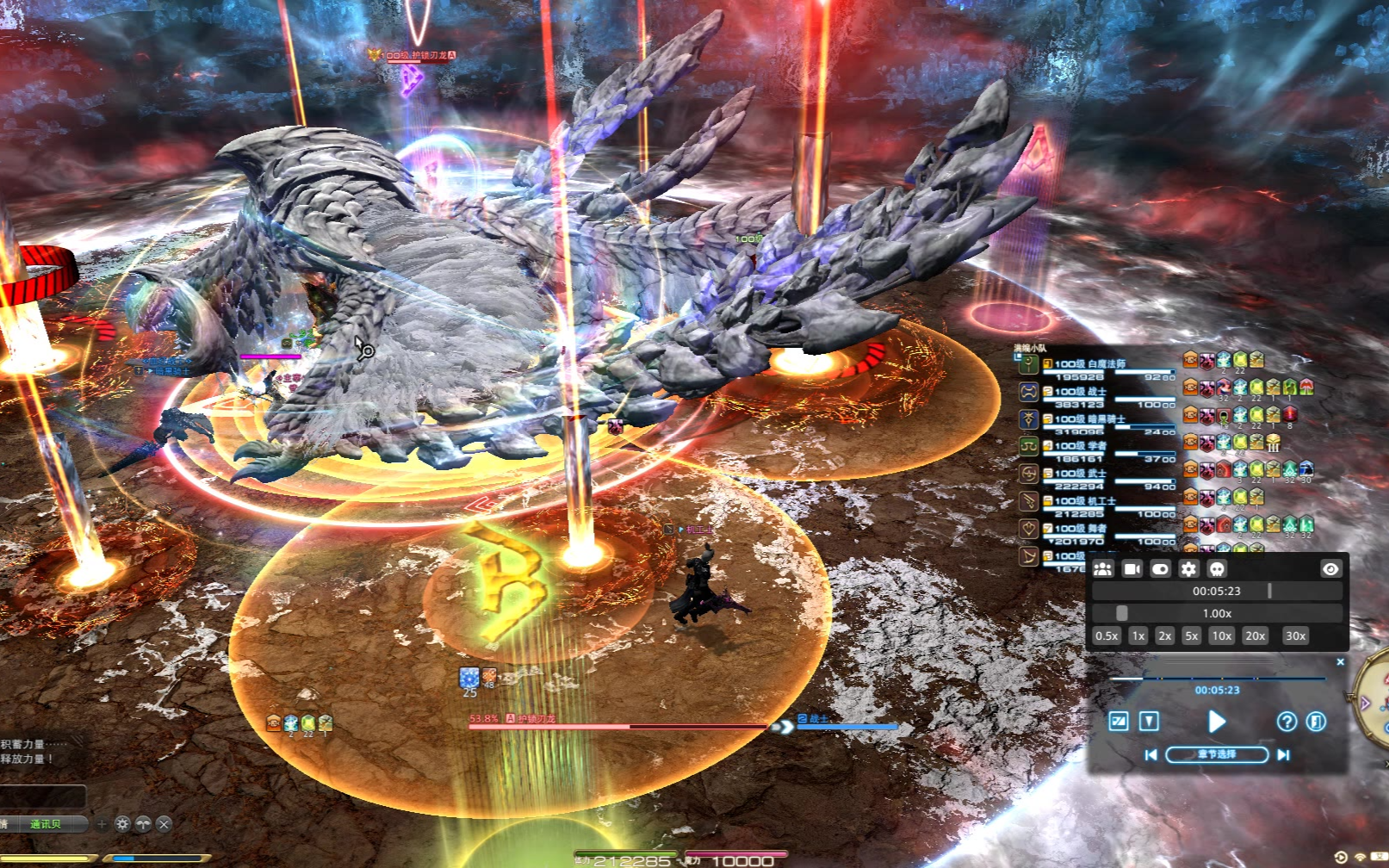Viewport: 1389px width, 868px height.
Task: Select 30x playback speed
Action: coord(1295,635)
